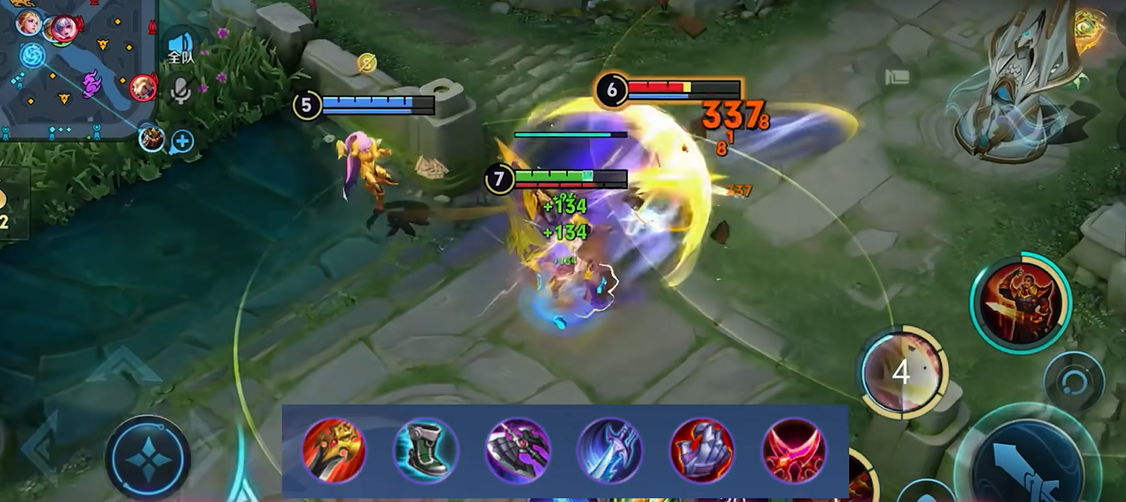The image size is (1126, 502).
Task: Select the red-gold axe item
Action: 334,451
